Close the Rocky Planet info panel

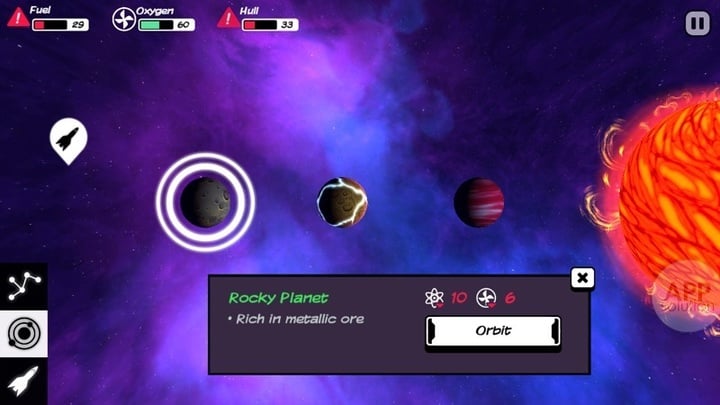click(x=582, y=278)
